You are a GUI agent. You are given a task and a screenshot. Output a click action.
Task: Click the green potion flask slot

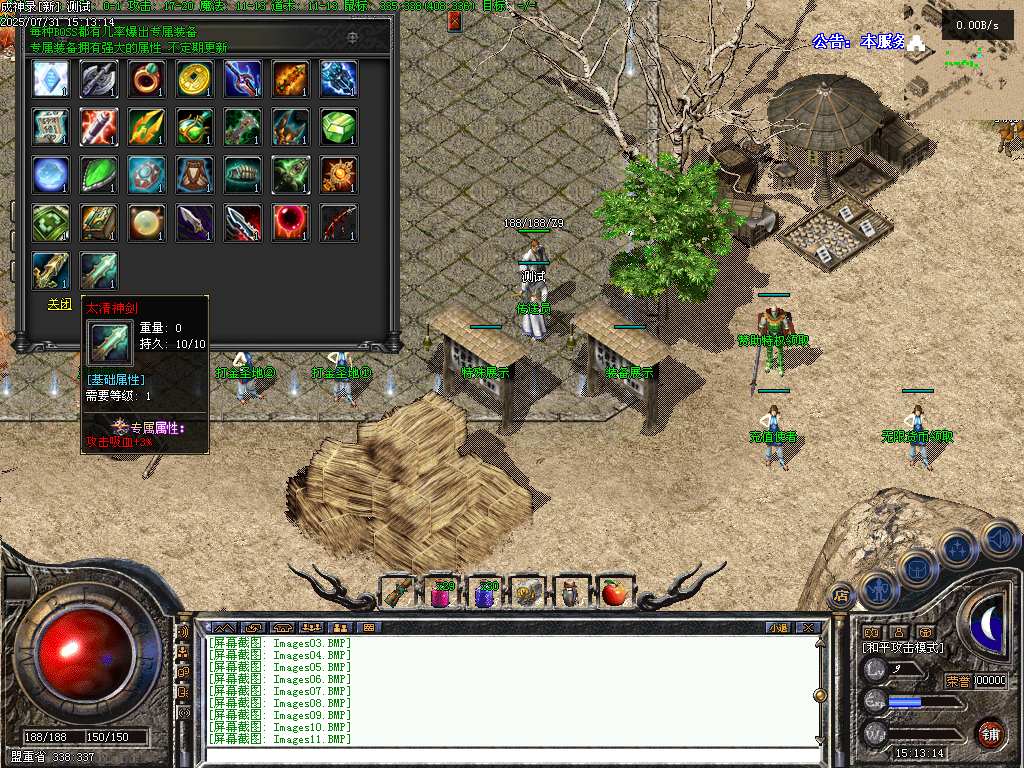195,127
